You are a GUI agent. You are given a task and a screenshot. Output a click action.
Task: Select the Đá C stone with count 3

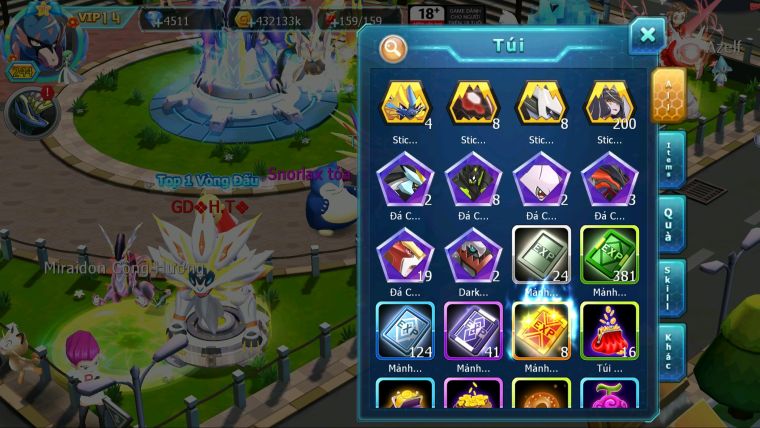(x=609, y=180)
